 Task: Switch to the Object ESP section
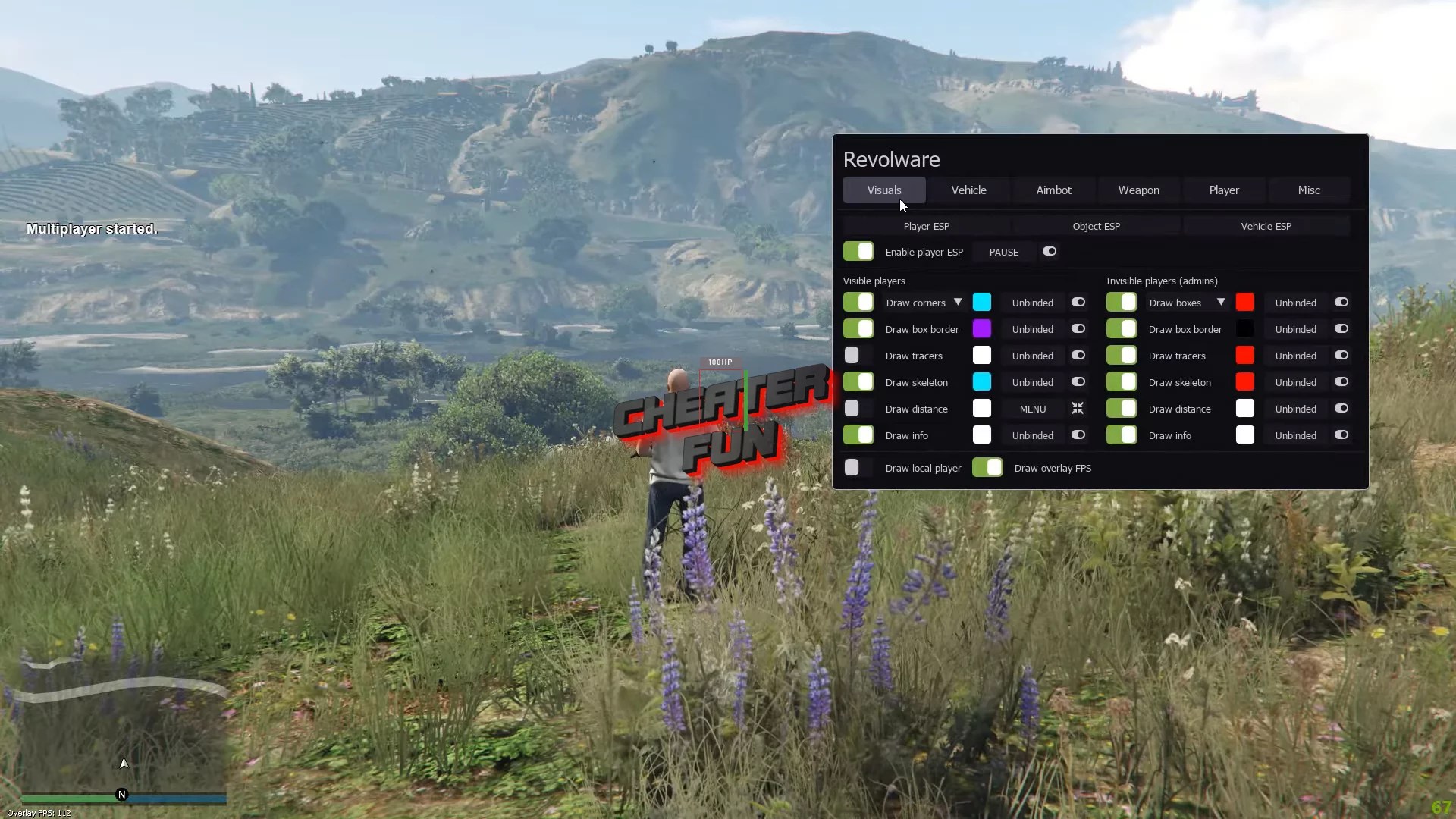[x=1097, y=225]
